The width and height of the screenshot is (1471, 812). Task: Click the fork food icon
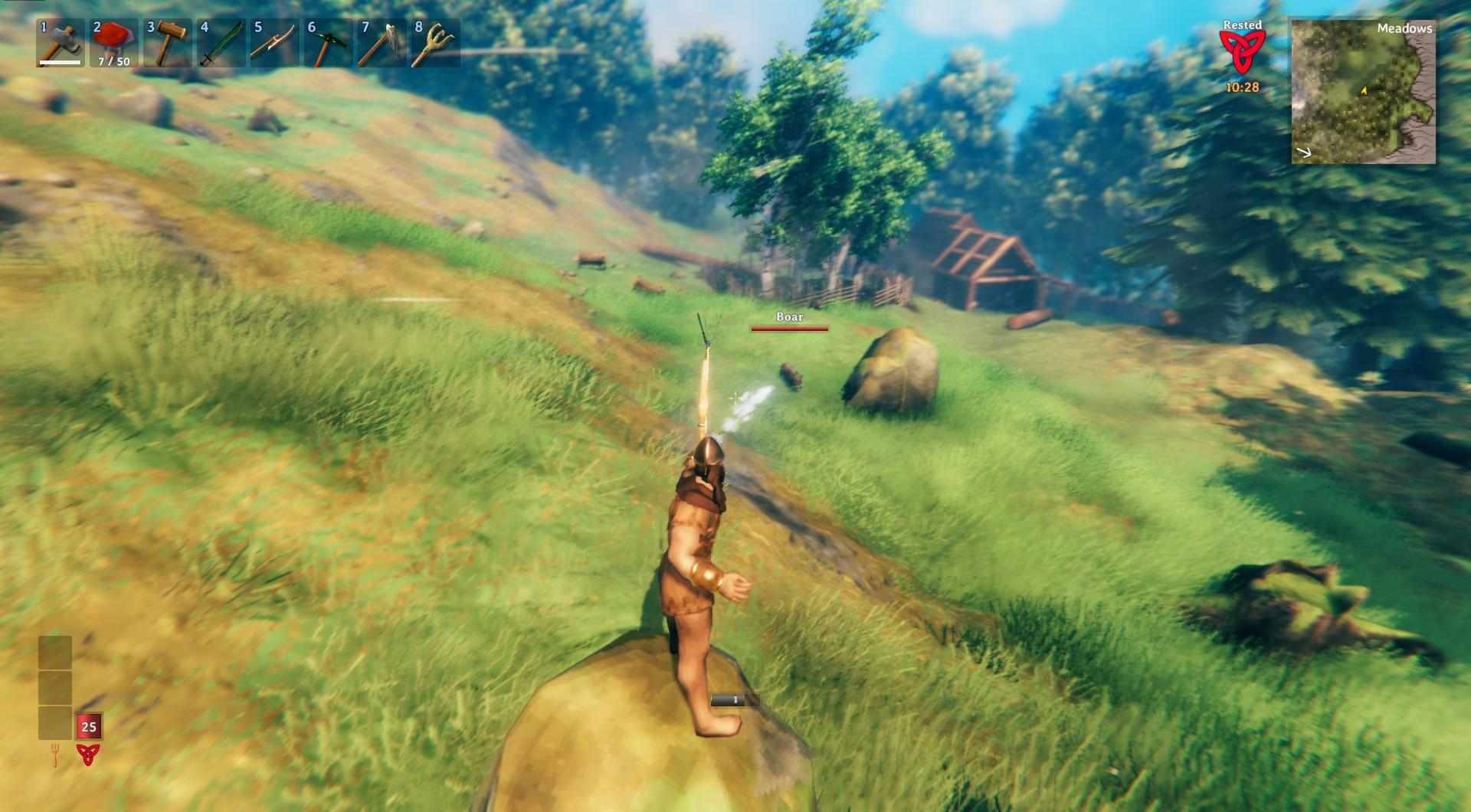[x=55, y=755]
